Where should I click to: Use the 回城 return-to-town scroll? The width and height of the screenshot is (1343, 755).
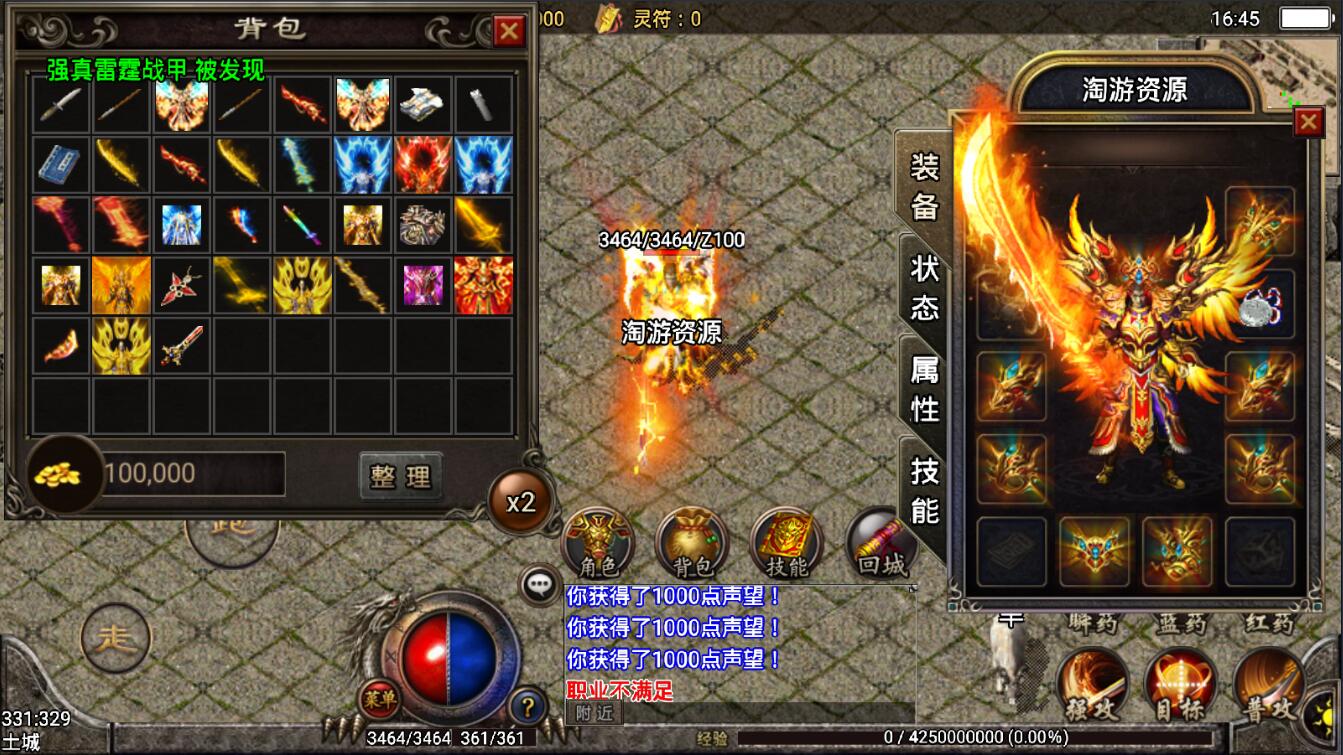(880, 545)
